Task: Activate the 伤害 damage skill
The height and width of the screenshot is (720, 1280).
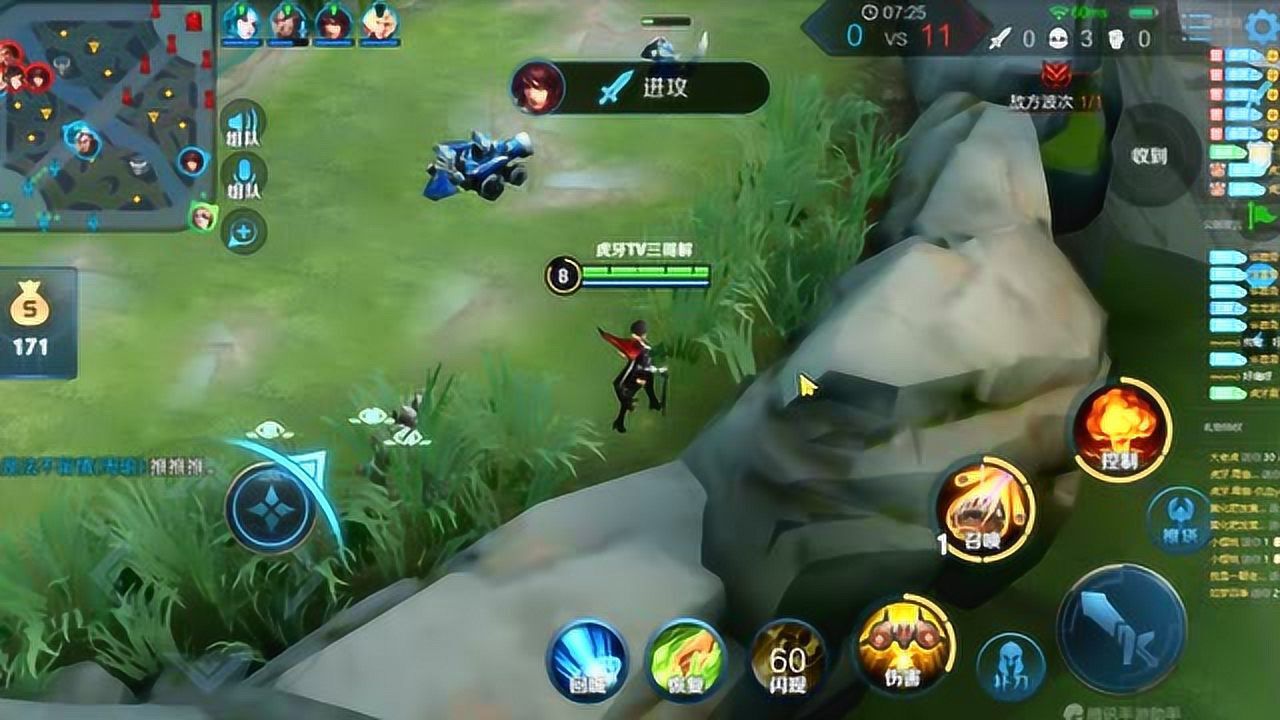Action: (903, 645)
